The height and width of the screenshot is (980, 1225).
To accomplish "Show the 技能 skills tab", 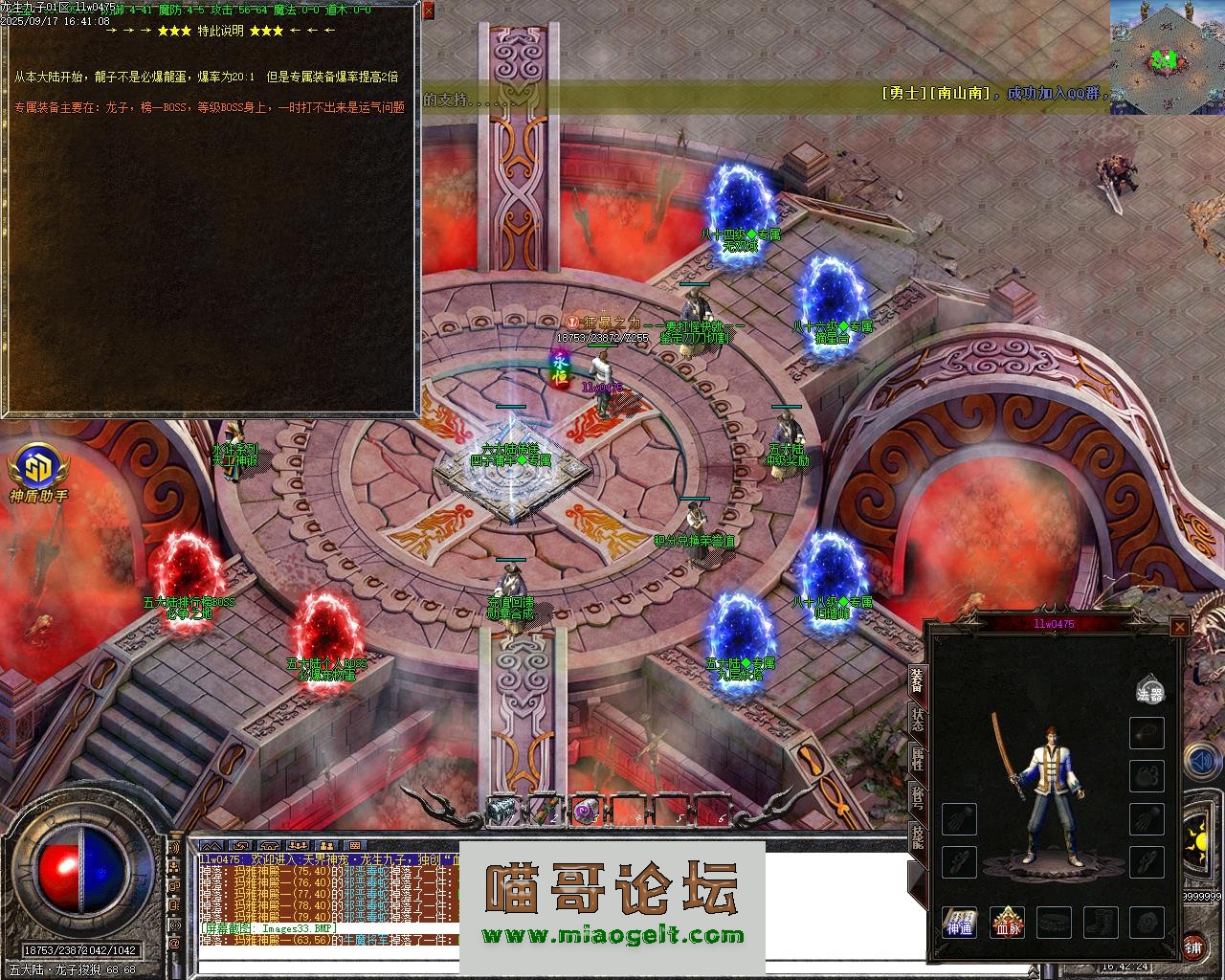I will pos(917,839).
